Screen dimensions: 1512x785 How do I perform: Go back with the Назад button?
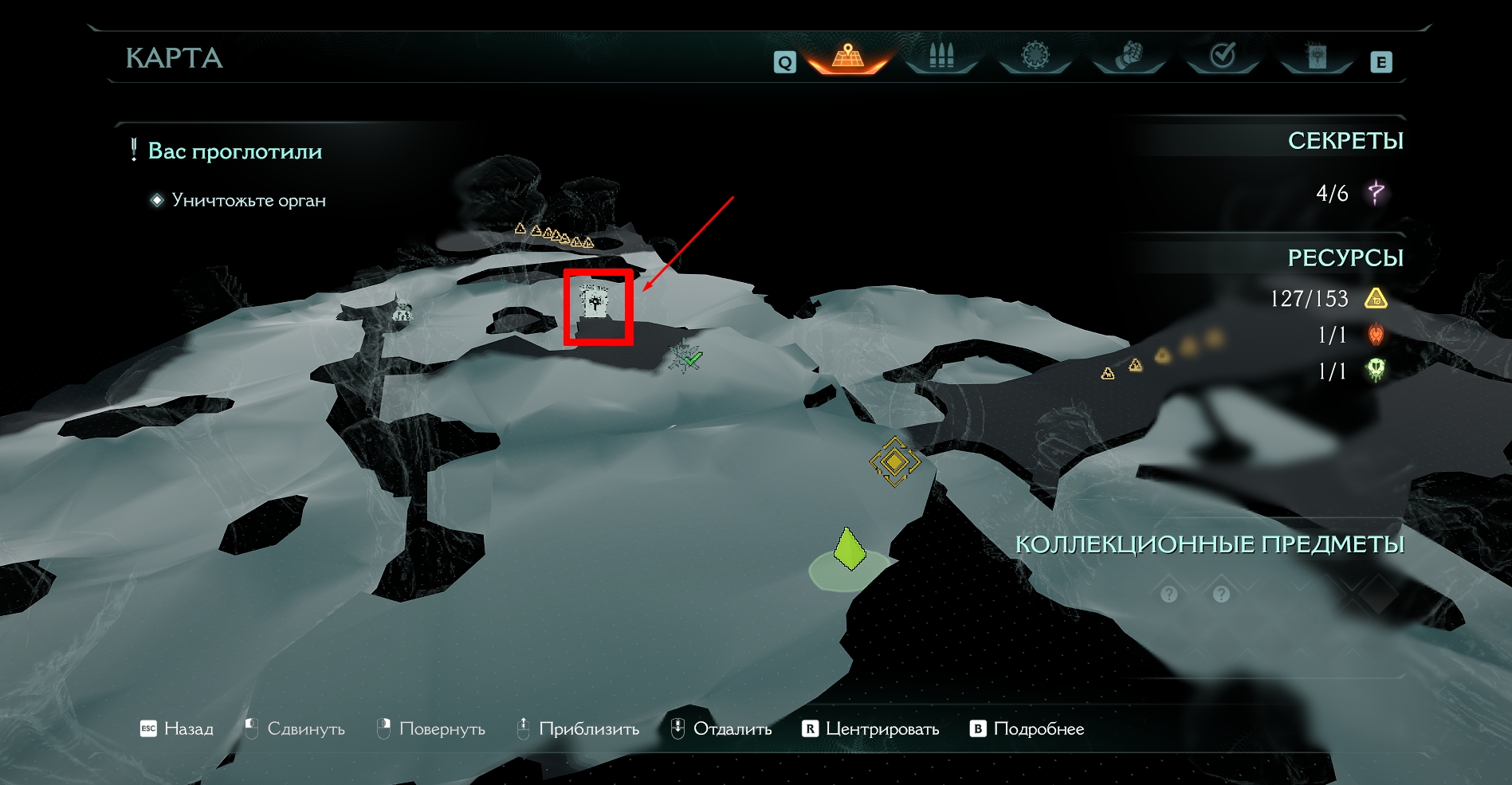point(178,728)
